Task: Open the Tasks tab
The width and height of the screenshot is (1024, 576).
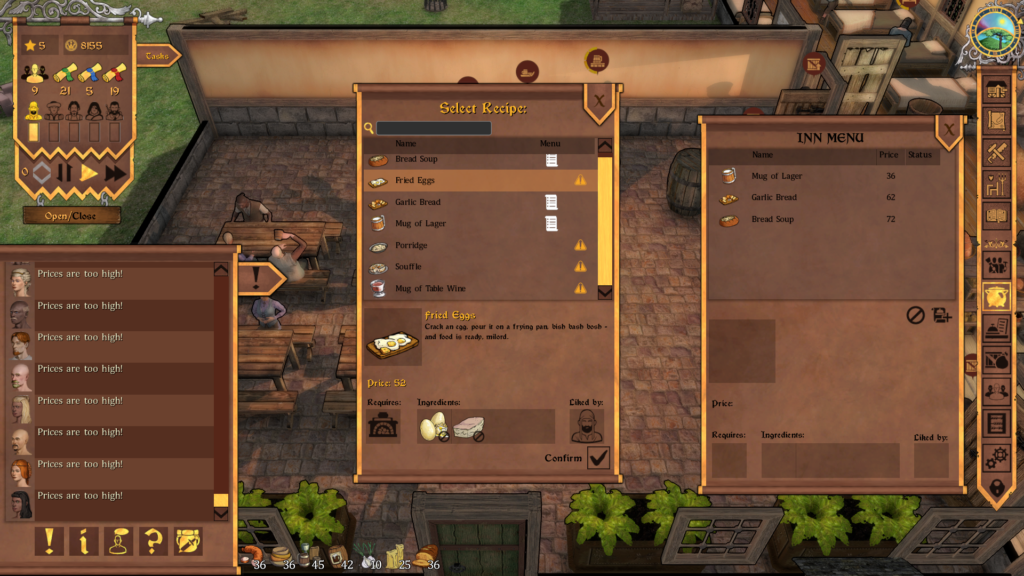Action: (x=156, y=57)
